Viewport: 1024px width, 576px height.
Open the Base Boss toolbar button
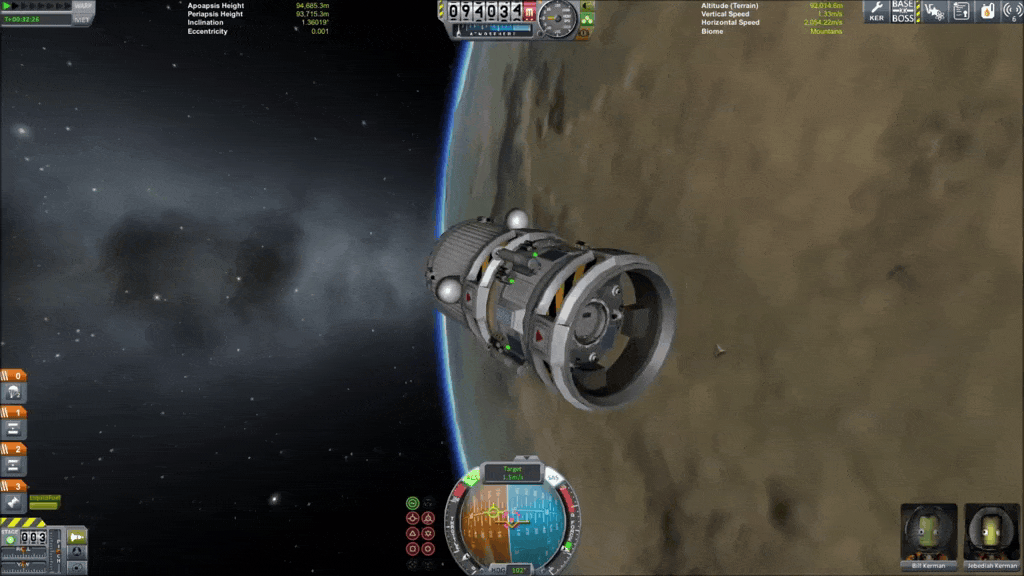pos(903,11)
